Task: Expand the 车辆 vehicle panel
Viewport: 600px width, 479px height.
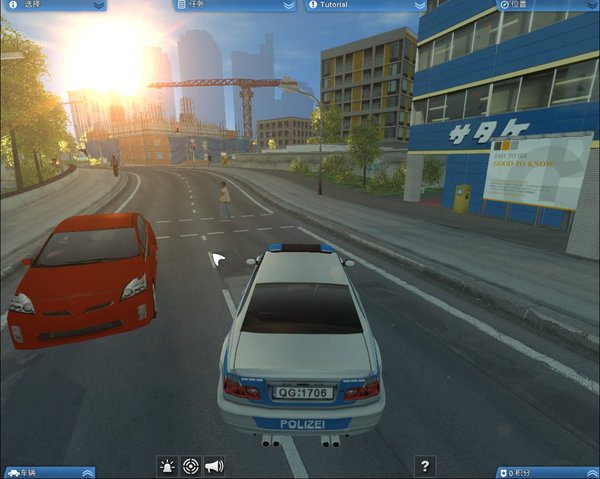Action: 88,472
